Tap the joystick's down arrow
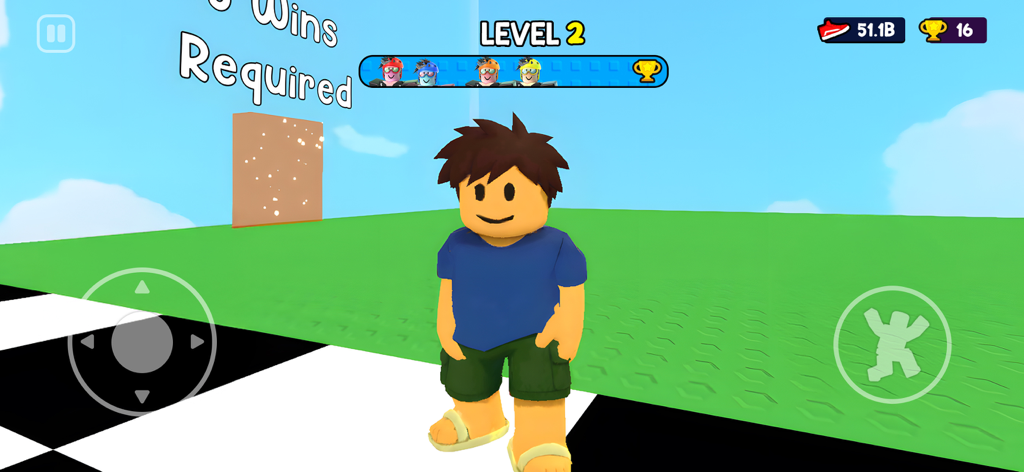Image resolution: width=1024 pixels, height=472 pixels. point(142,397)
